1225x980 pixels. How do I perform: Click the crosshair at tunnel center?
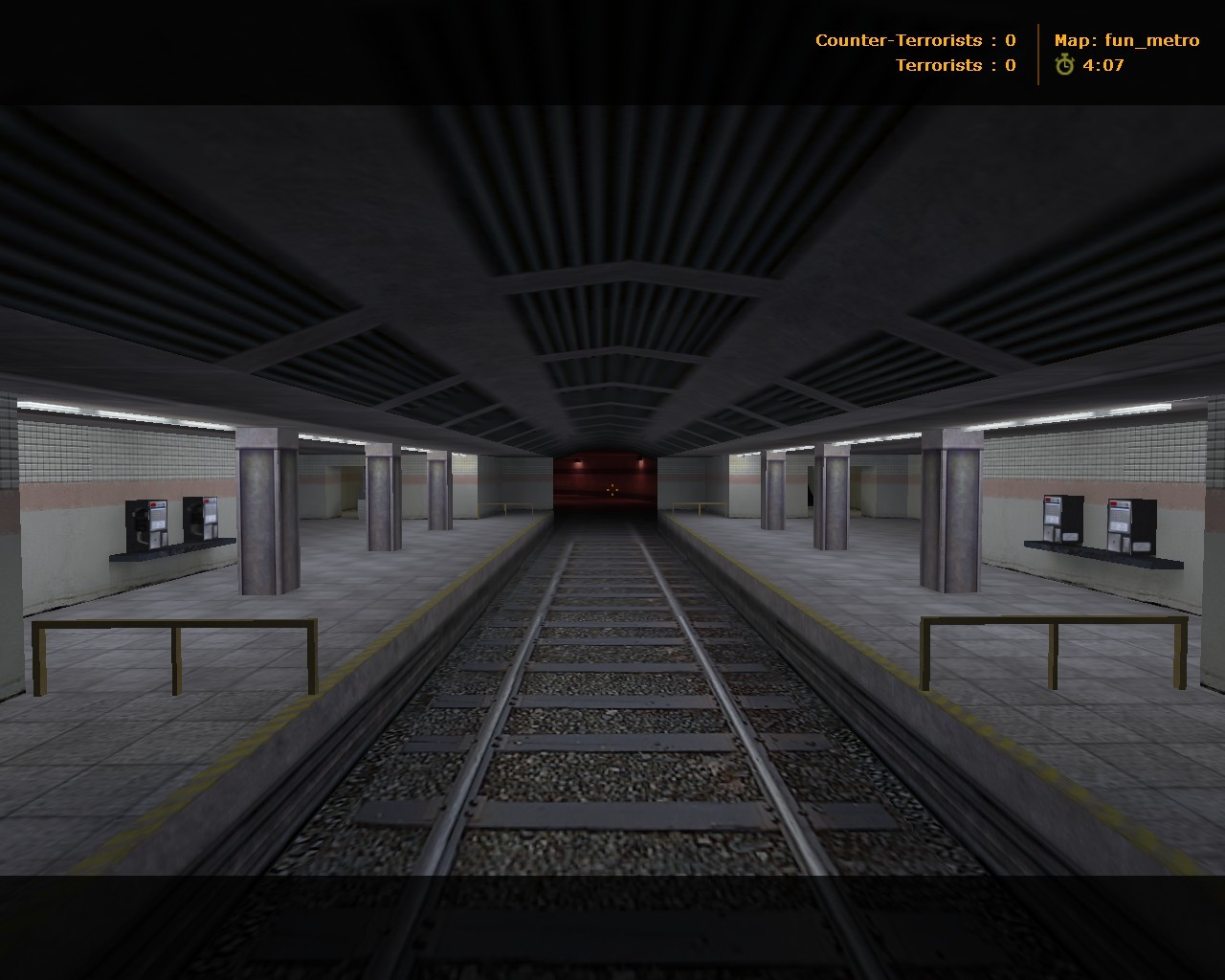coord(612,490)
